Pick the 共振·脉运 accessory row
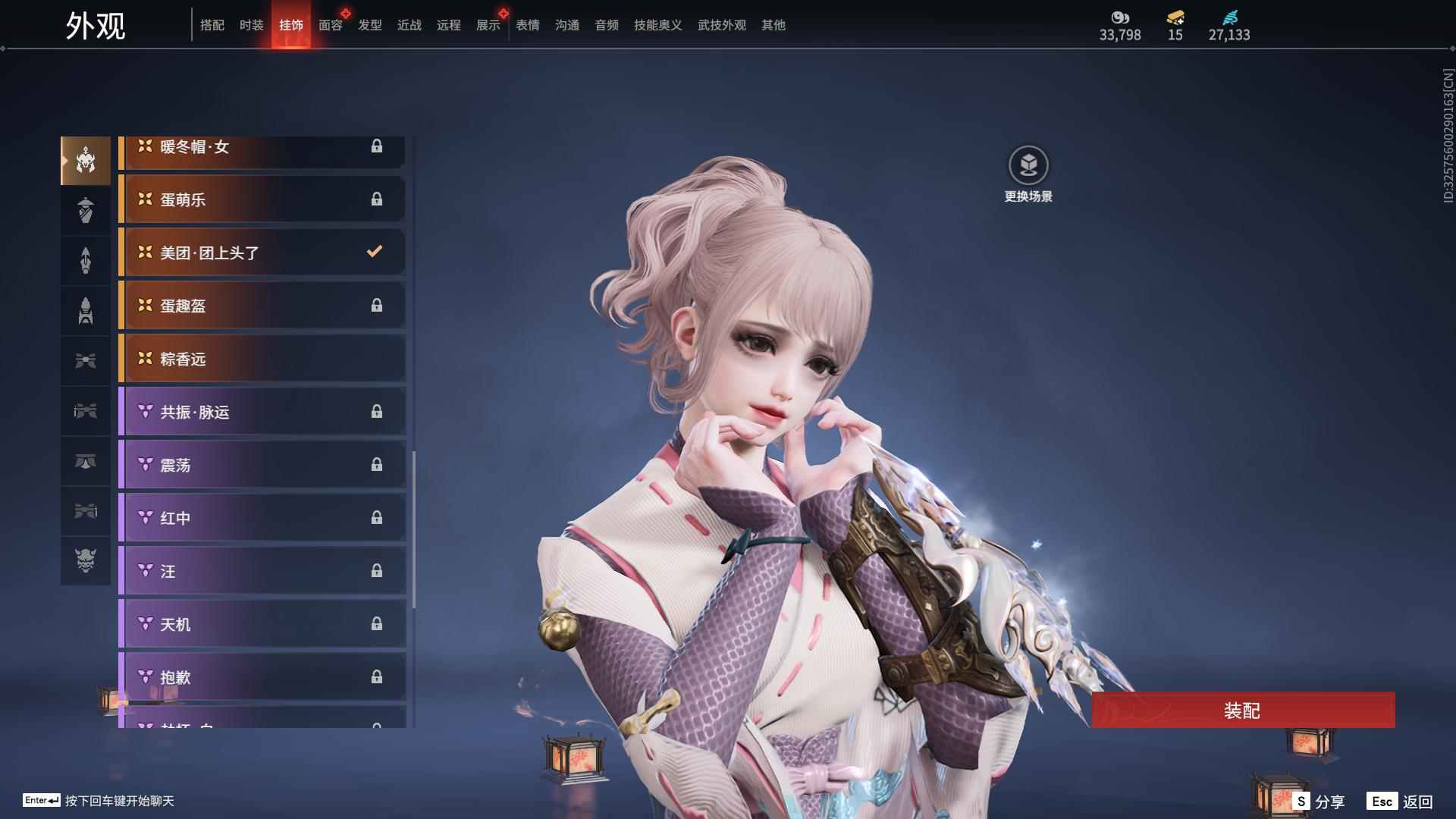This screenshot has height=819, width=1456. (262, 412)
